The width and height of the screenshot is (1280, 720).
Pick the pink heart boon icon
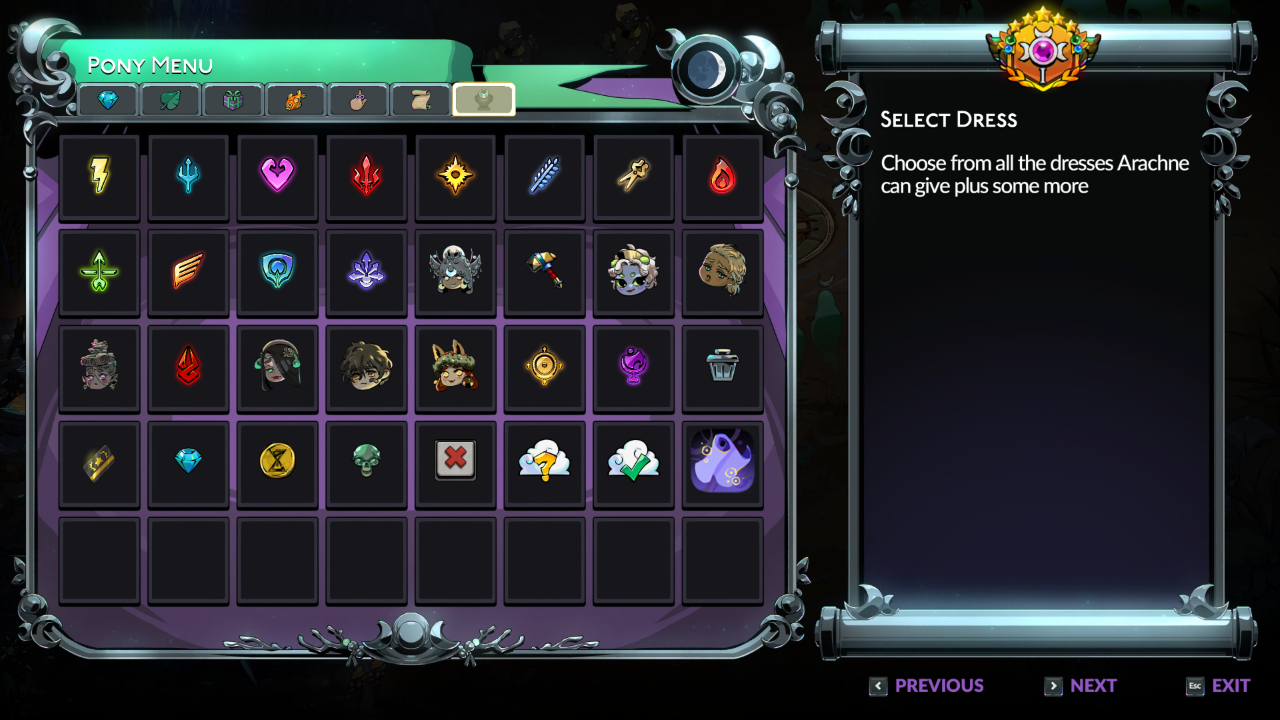(277, 176)
